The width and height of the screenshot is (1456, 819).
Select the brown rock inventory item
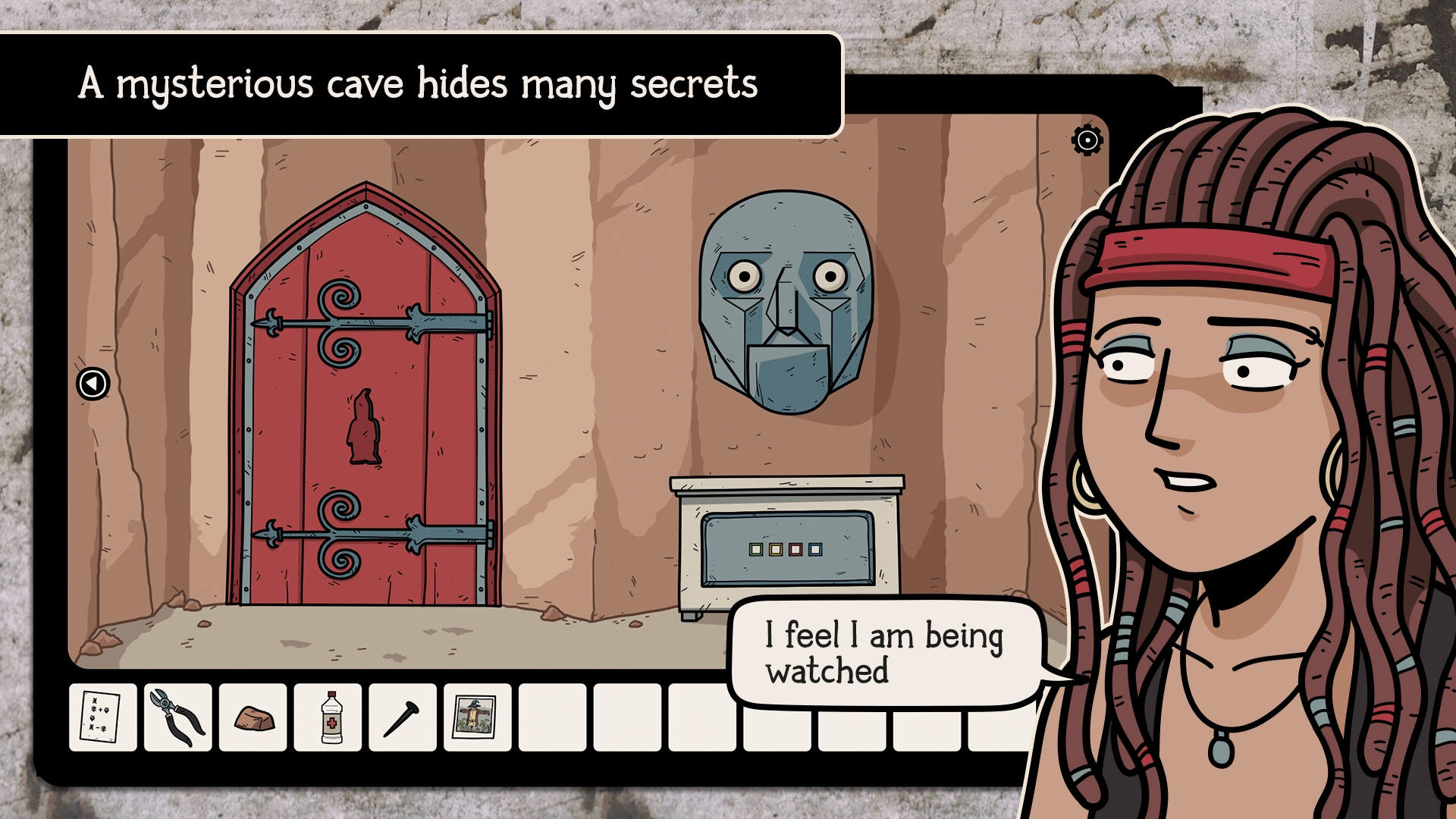click(255, 717)
